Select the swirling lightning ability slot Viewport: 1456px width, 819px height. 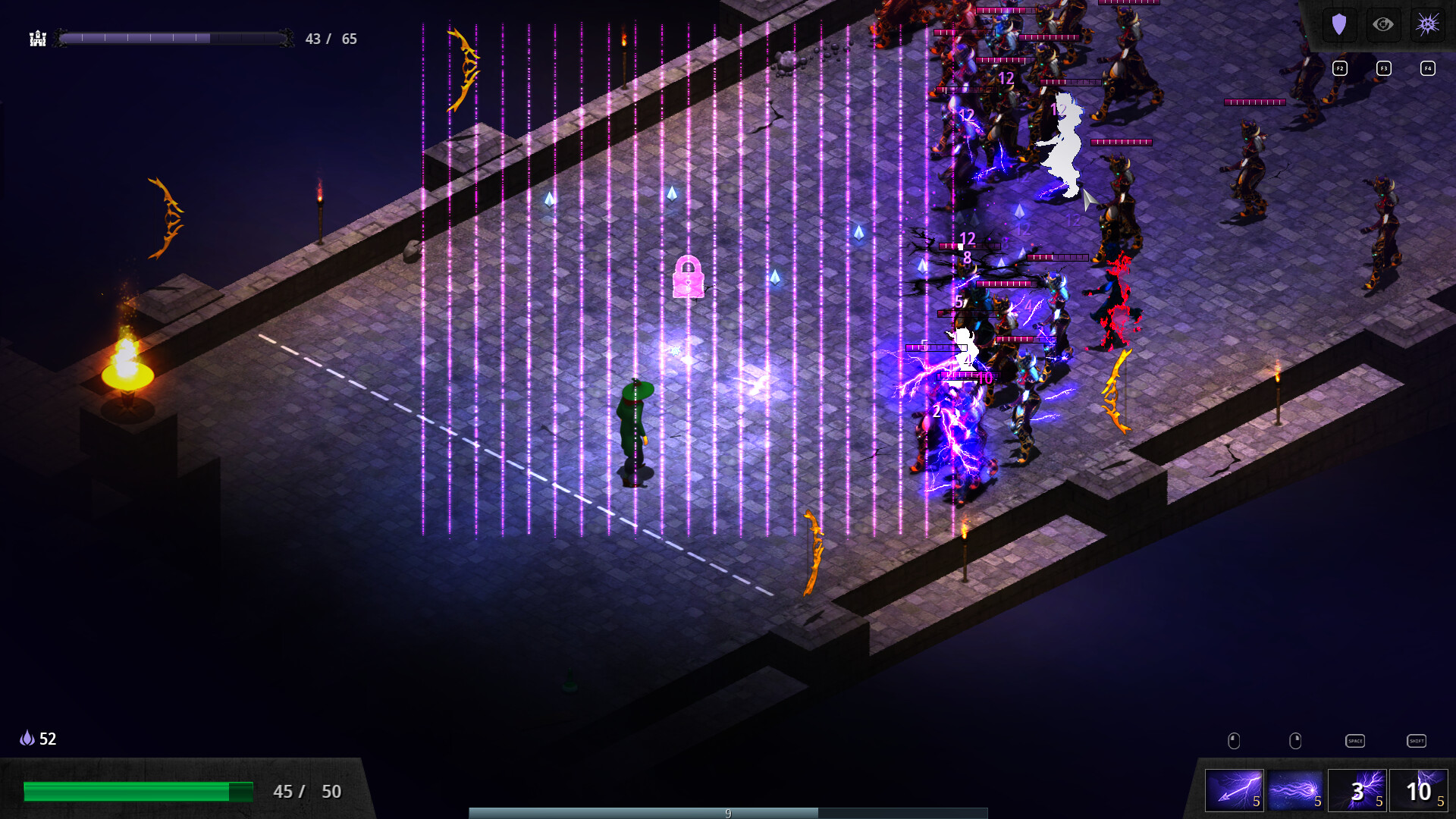[1296, 791]
